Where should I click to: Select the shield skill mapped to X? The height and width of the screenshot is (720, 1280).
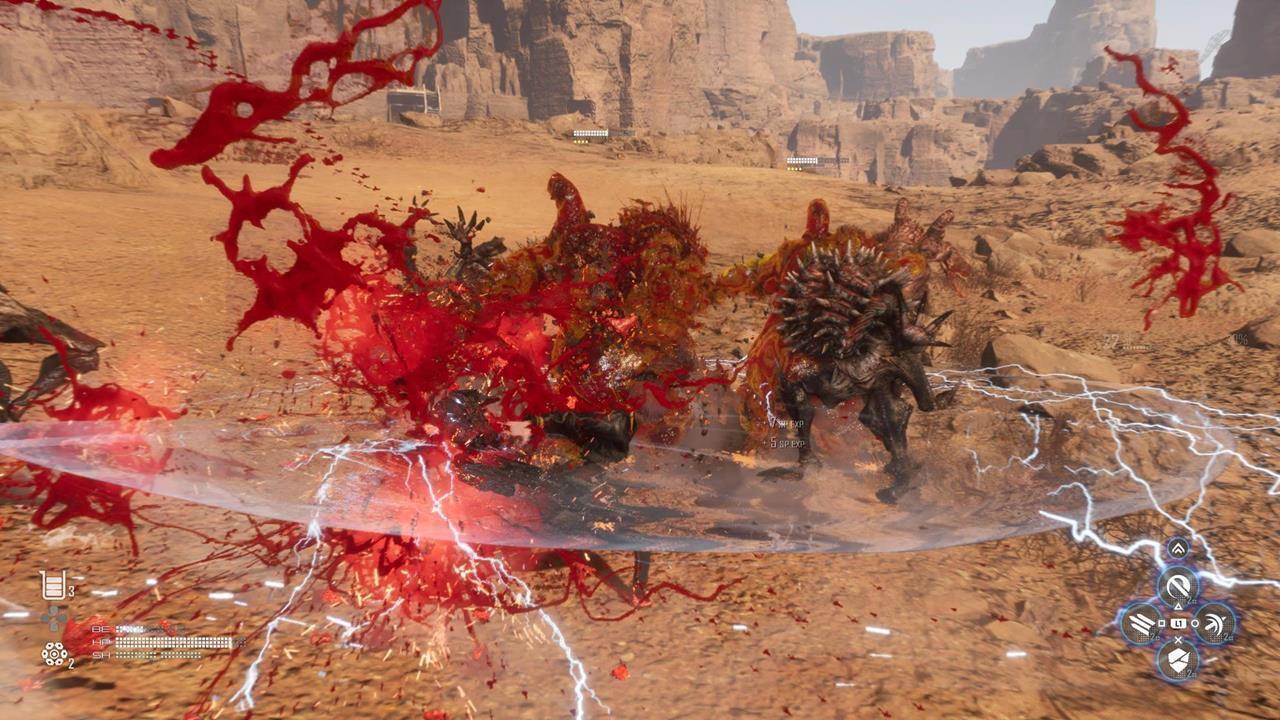click(x=1178, y=659)
